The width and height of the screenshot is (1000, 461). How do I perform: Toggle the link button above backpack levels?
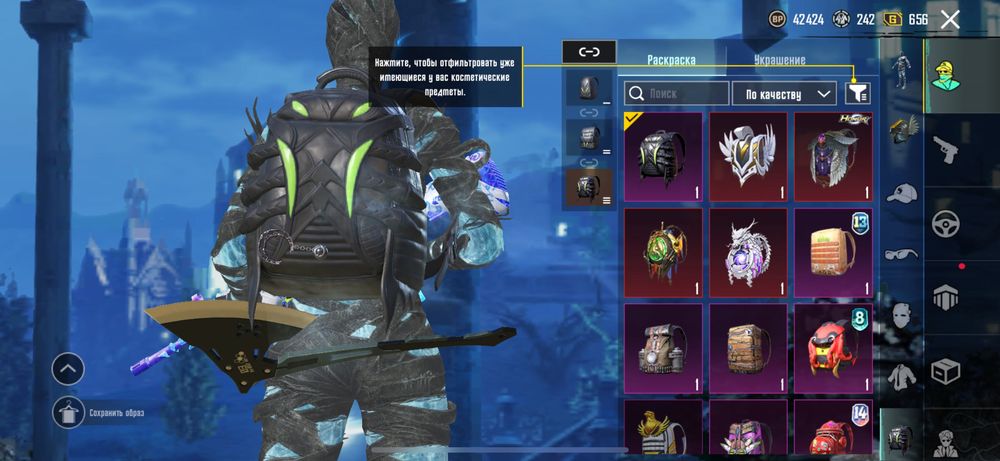[589, 51]
